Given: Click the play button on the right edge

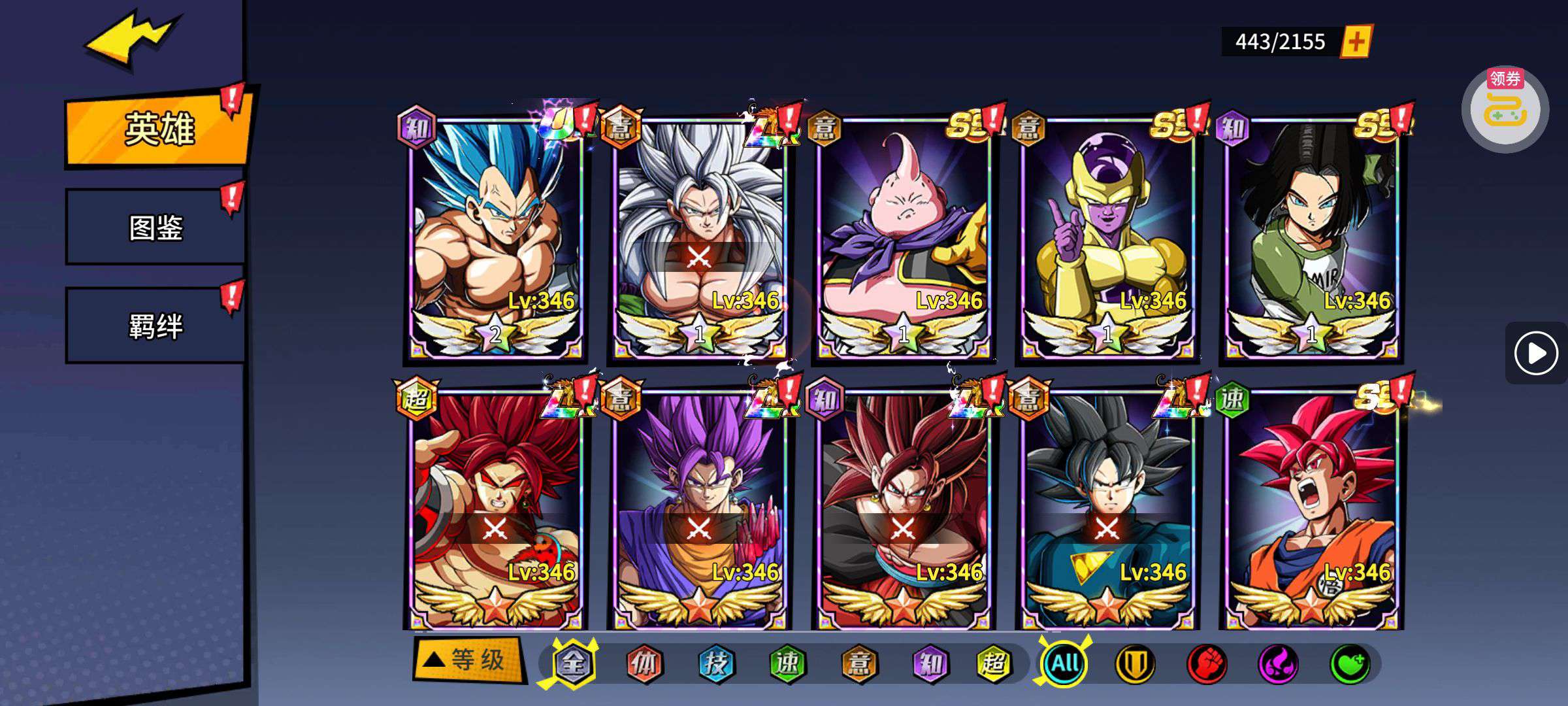Looking at the screenshot, I should point(1535,354).
